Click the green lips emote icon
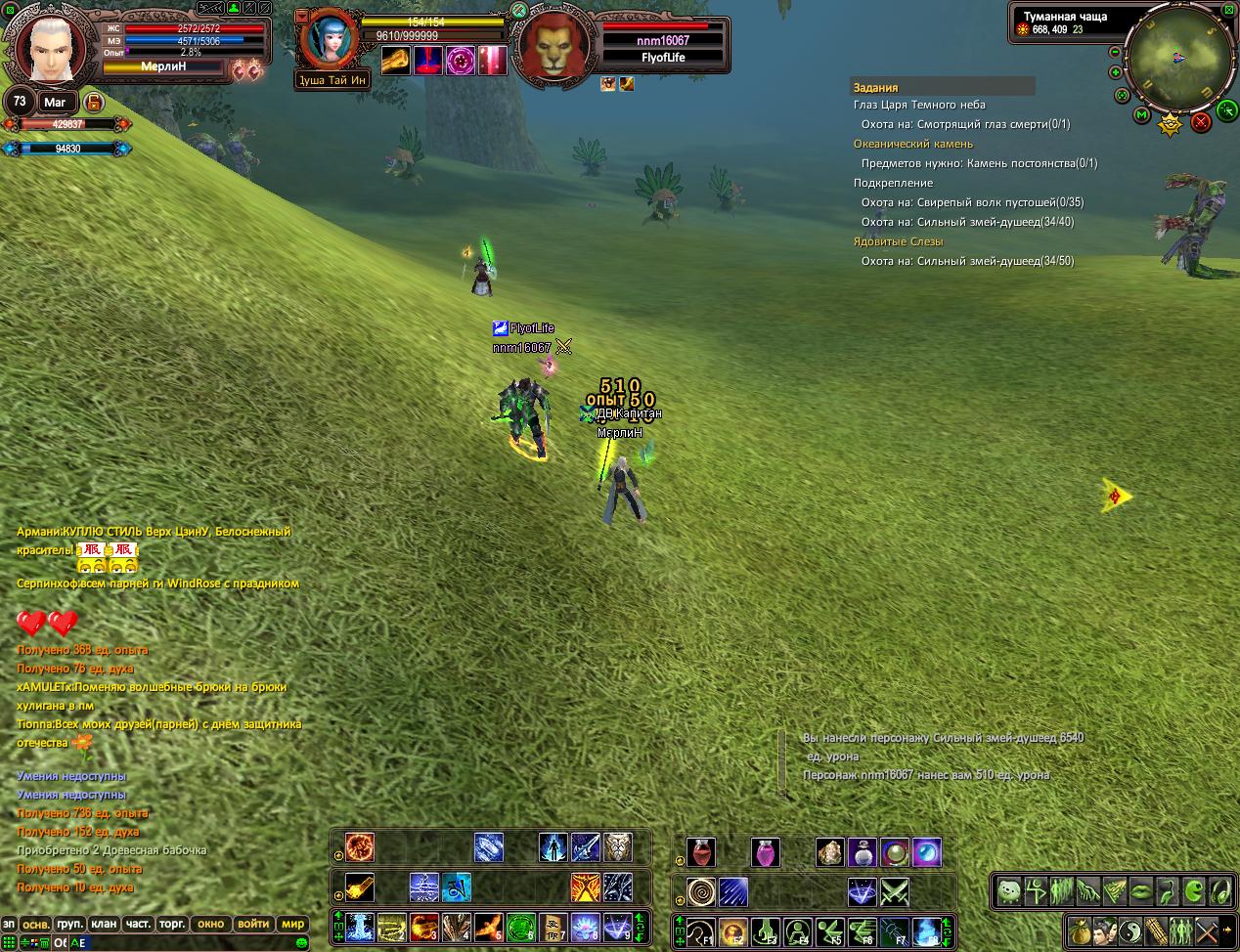Screen dimensions: 1240x952 click(x=1140, y=890)
